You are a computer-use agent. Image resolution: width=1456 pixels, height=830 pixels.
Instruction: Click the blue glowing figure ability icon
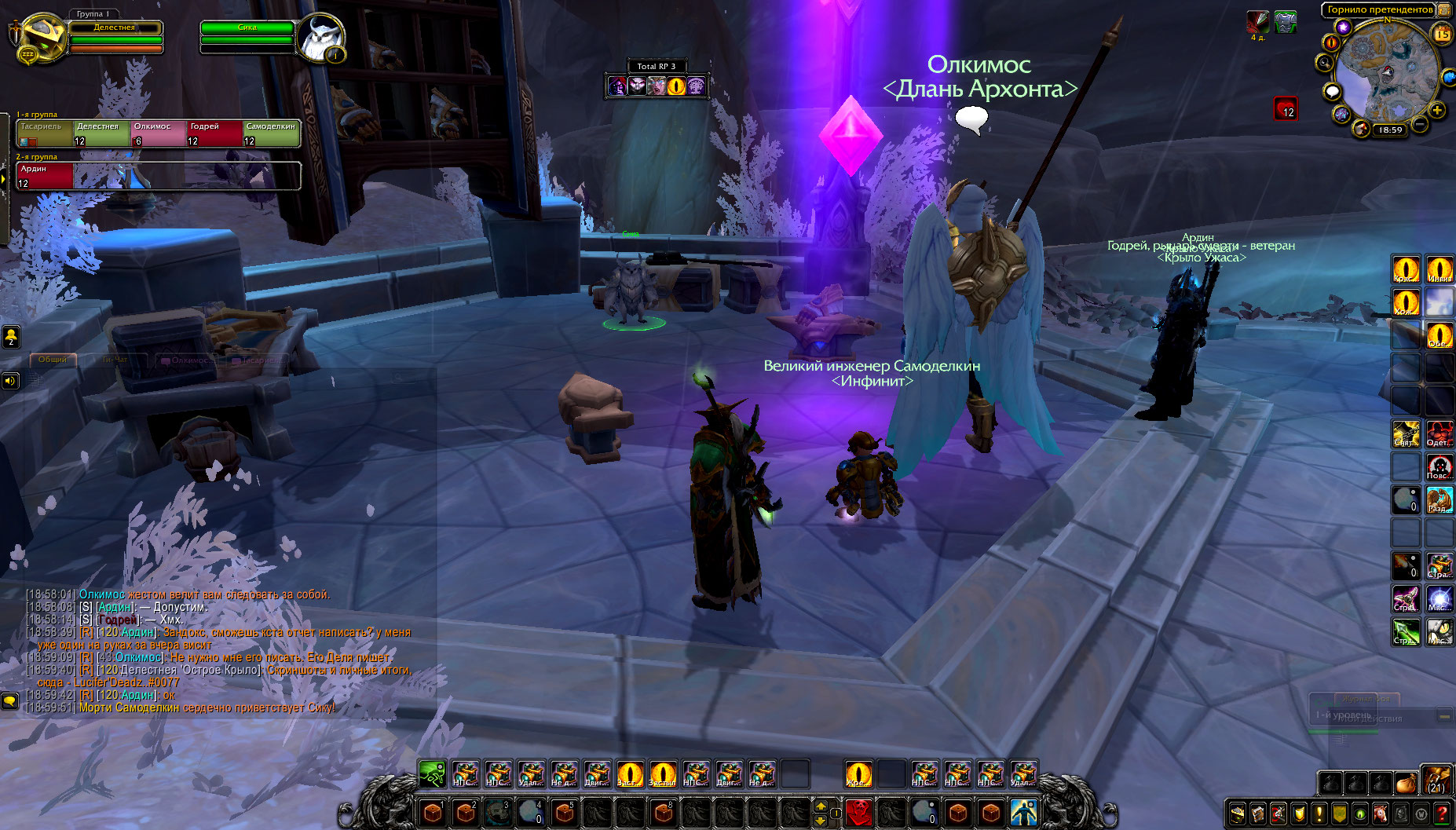pyautogui.click(x=1023, y=812)
